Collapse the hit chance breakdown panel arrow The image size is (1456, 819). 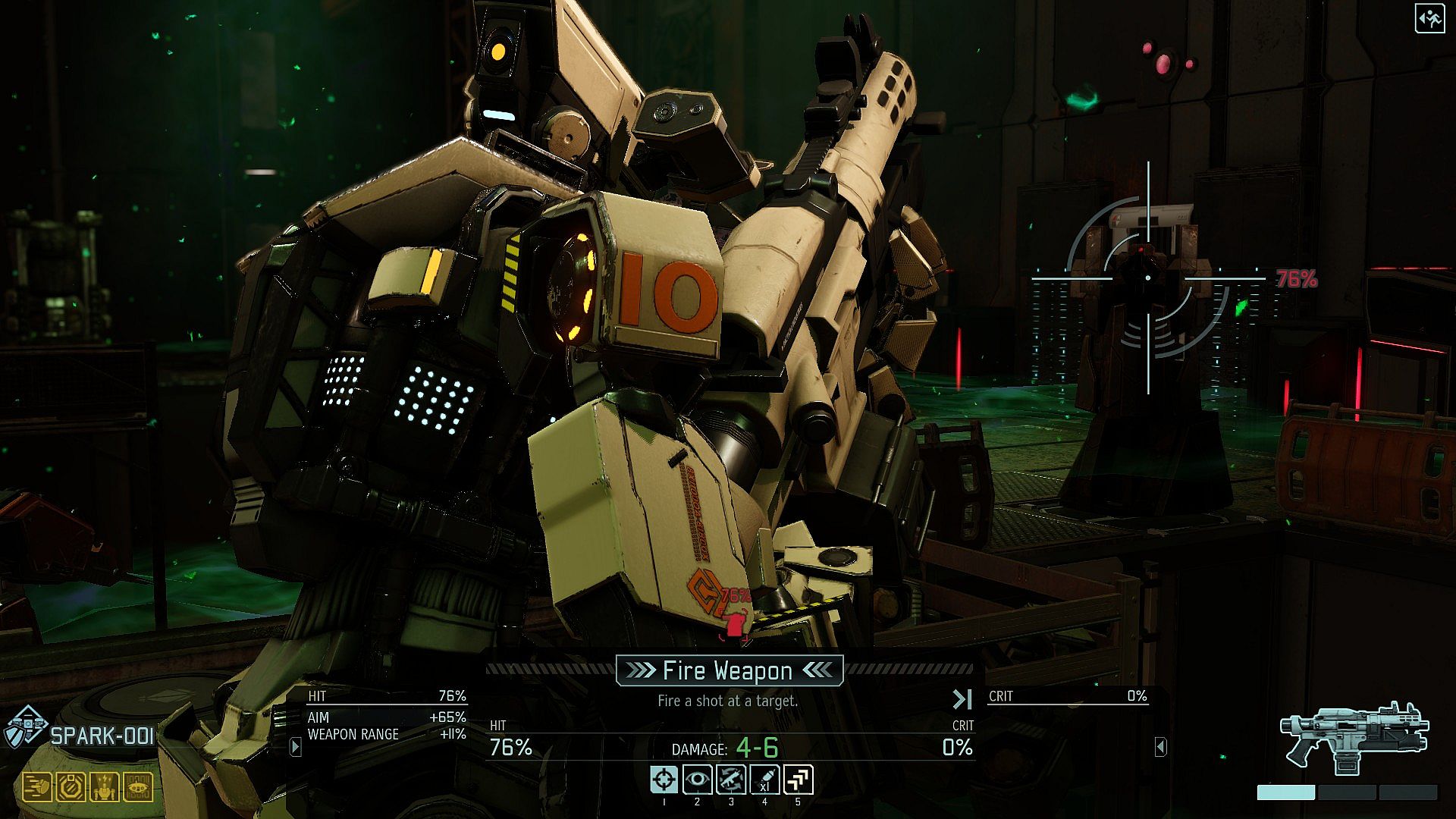click(296, 747)
